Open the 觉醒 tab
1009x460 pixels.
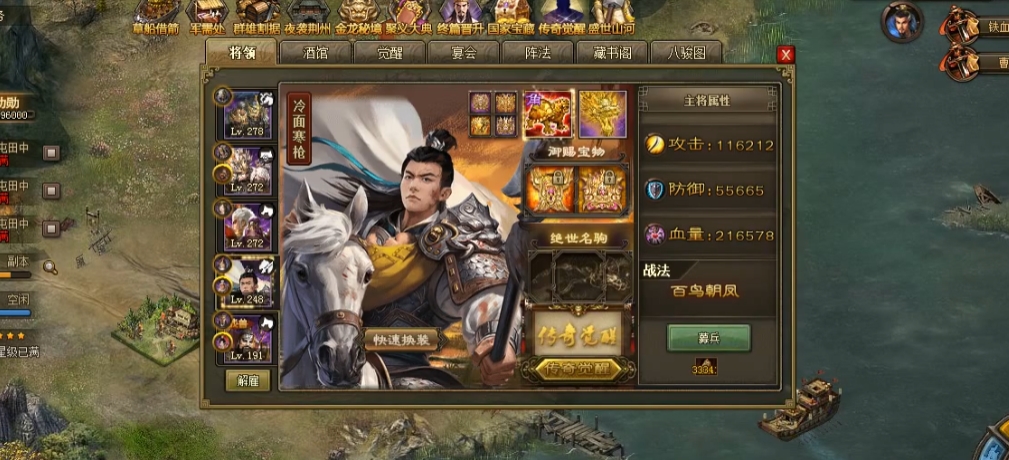coord(390,53)
